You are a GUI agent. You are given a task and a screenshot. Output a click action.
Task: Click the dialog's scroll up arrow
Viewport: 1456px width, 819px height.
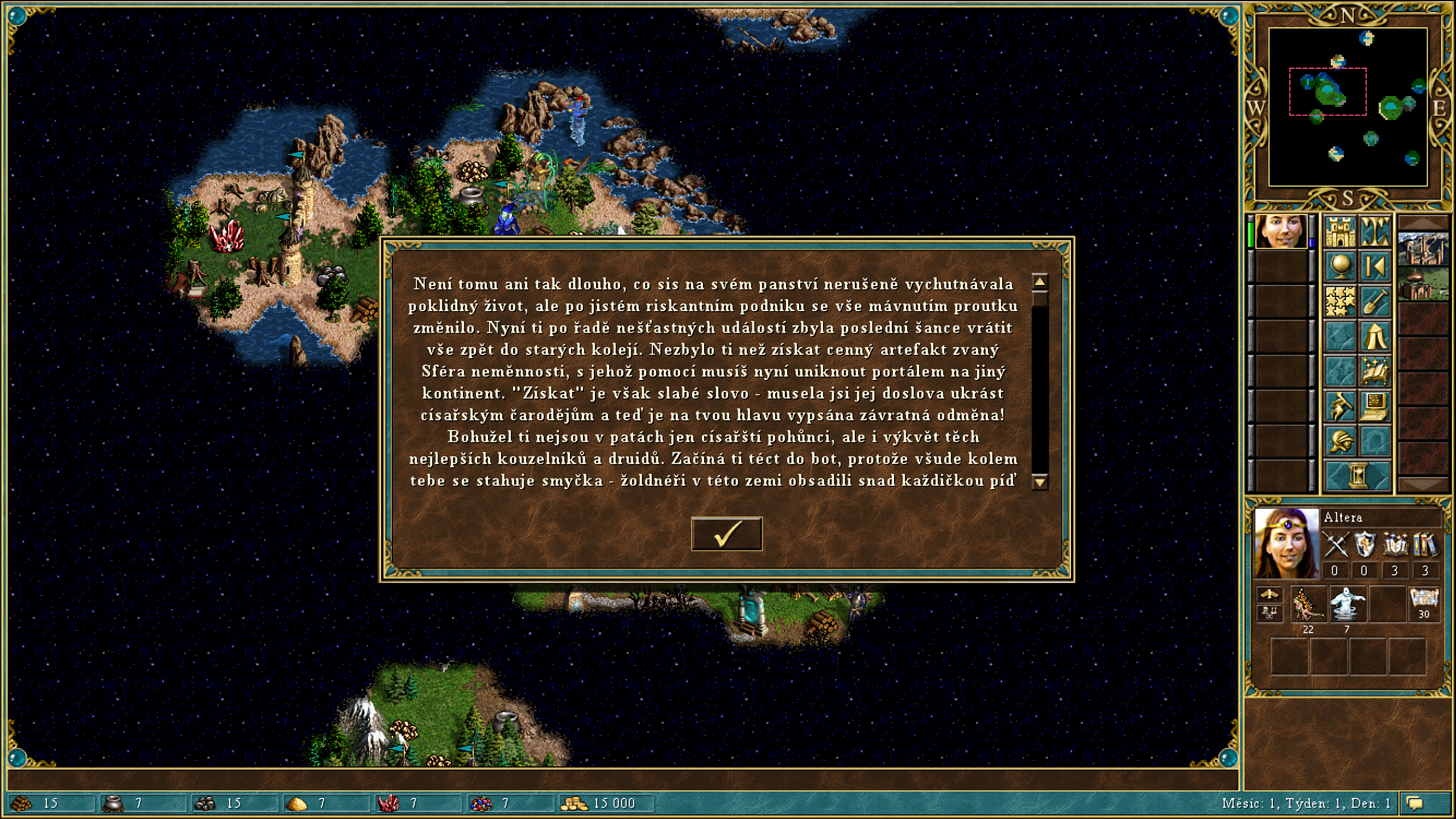(1040, 282)
